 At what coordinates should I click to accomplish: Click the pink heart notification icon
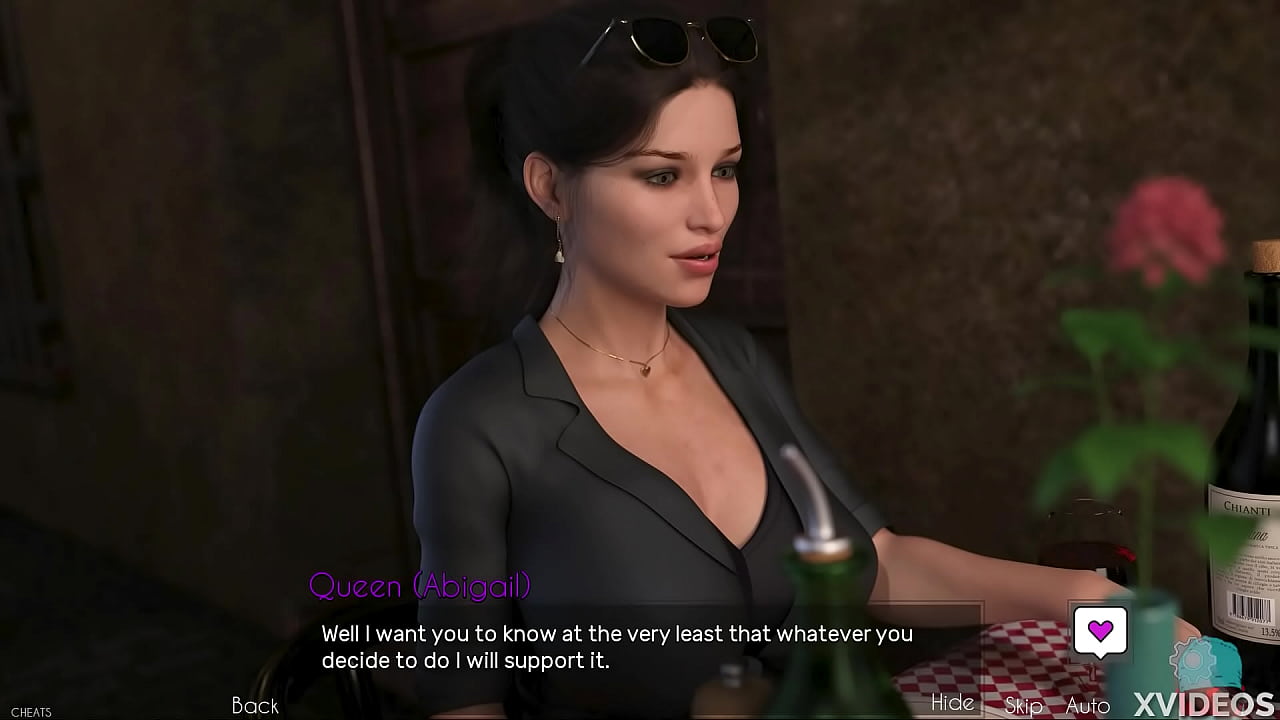click(x=1101, y=631)
